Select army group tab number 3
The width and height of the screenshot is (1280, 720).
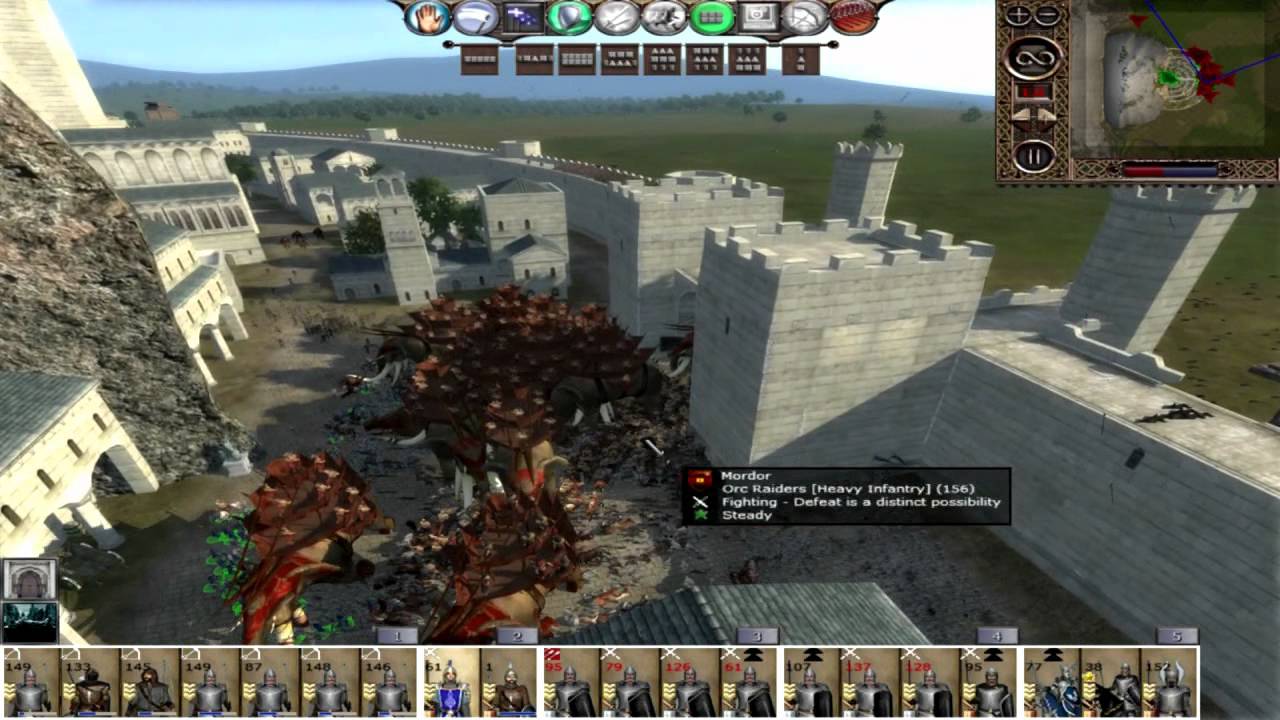(757, 636)
